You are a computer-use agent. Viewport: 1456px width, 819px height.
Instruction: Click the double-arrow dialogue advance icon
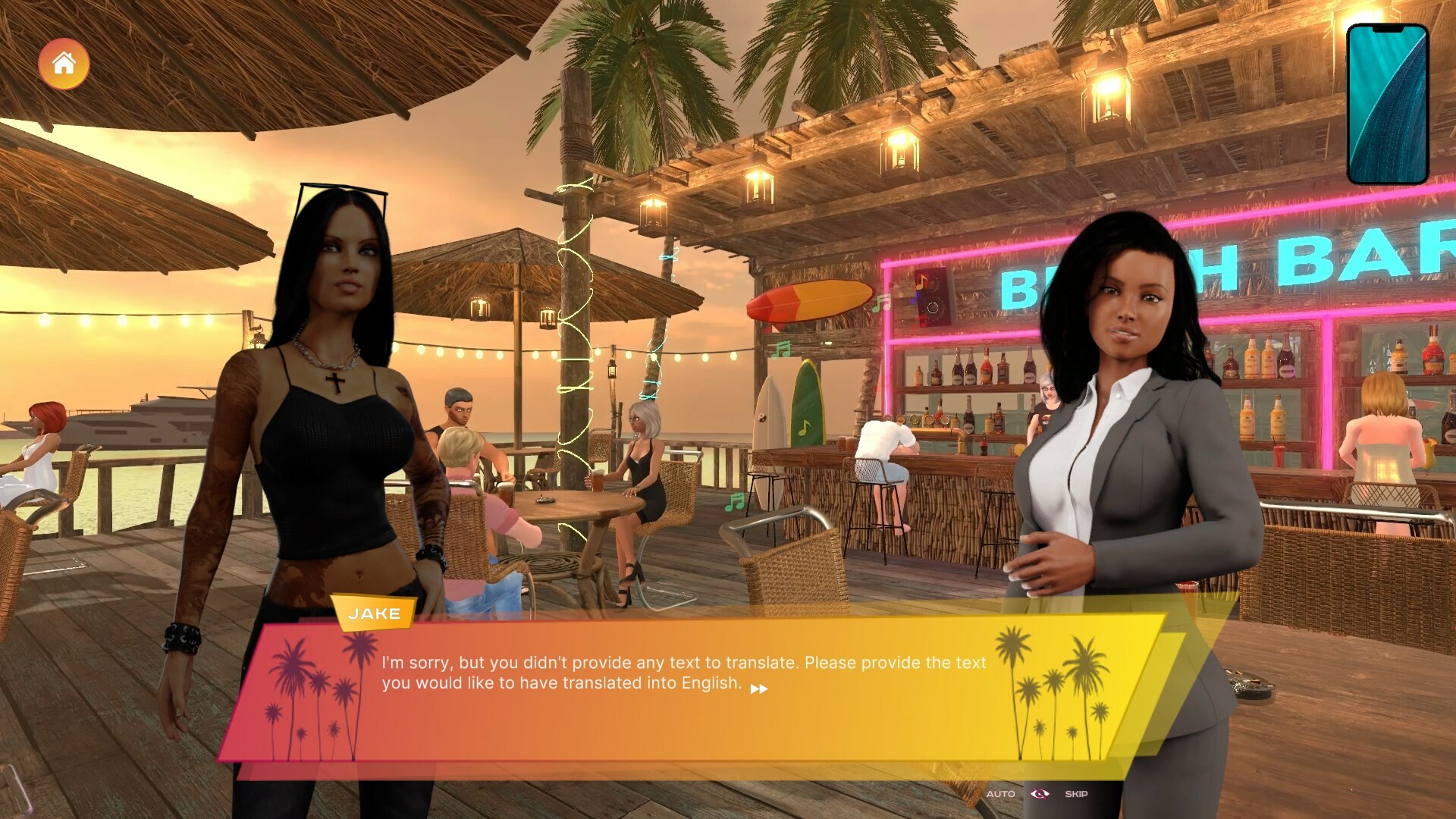click(x=760, y=689)
